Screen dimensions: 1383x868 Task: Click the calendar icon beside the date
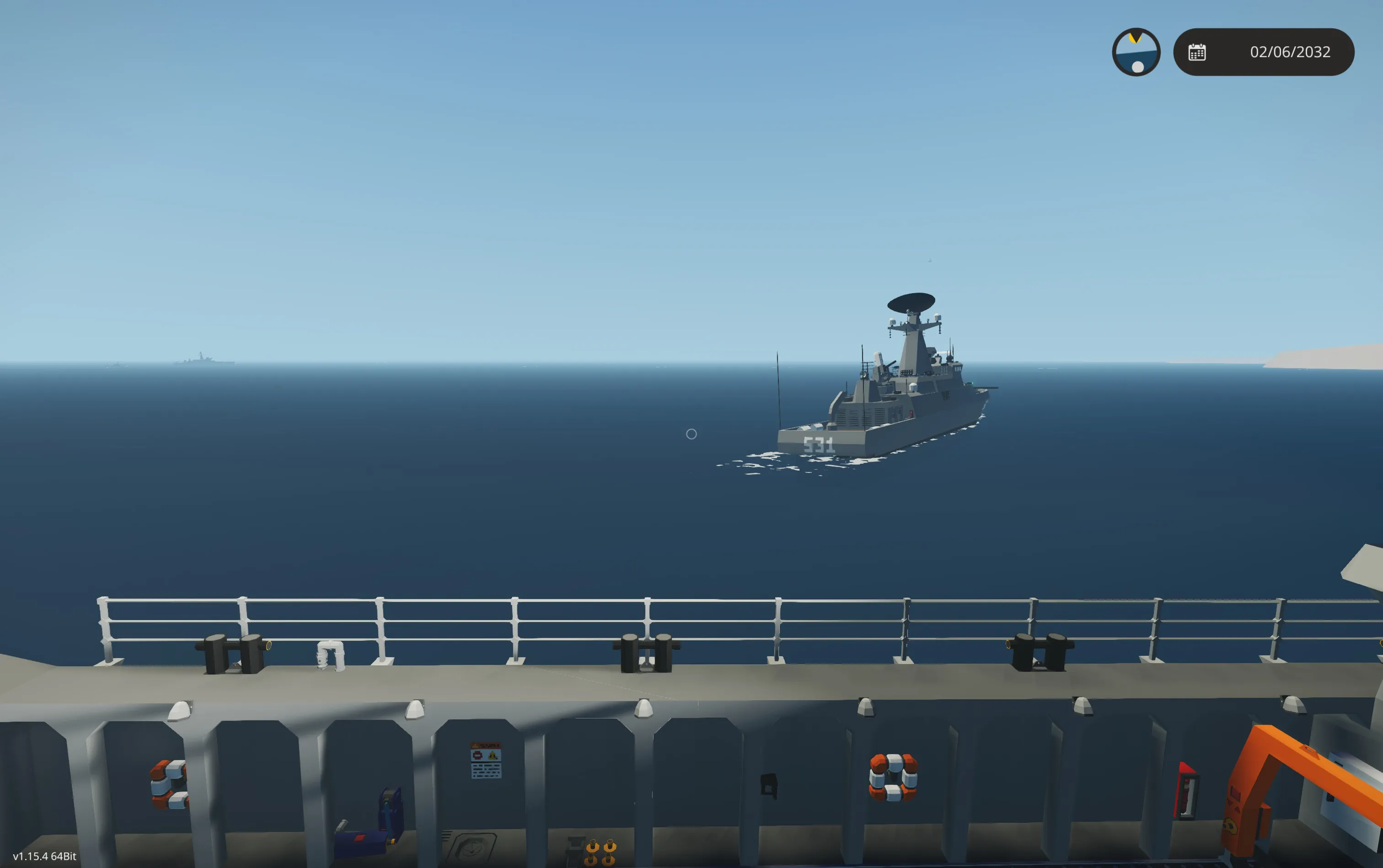coord(1197,52)
